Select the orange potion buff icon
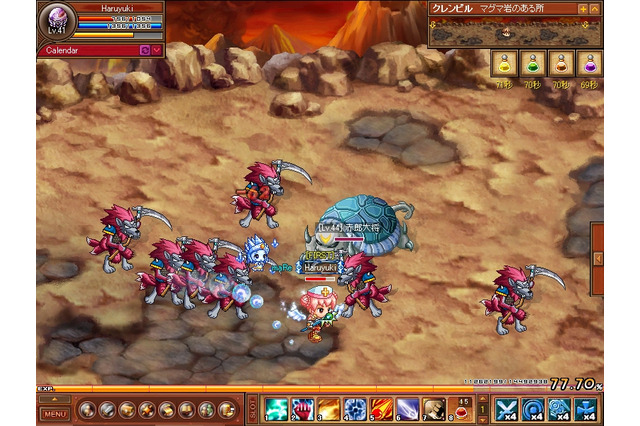 561,65
